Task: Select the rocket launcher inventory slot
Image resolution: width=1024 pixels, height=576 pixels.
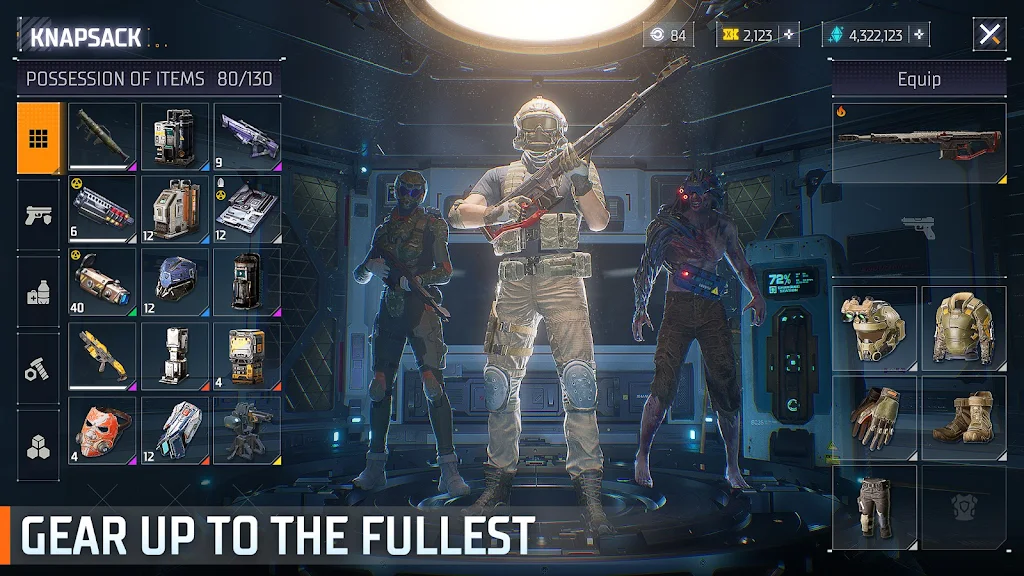Action: pyautogui.click(x=102, y=136)
